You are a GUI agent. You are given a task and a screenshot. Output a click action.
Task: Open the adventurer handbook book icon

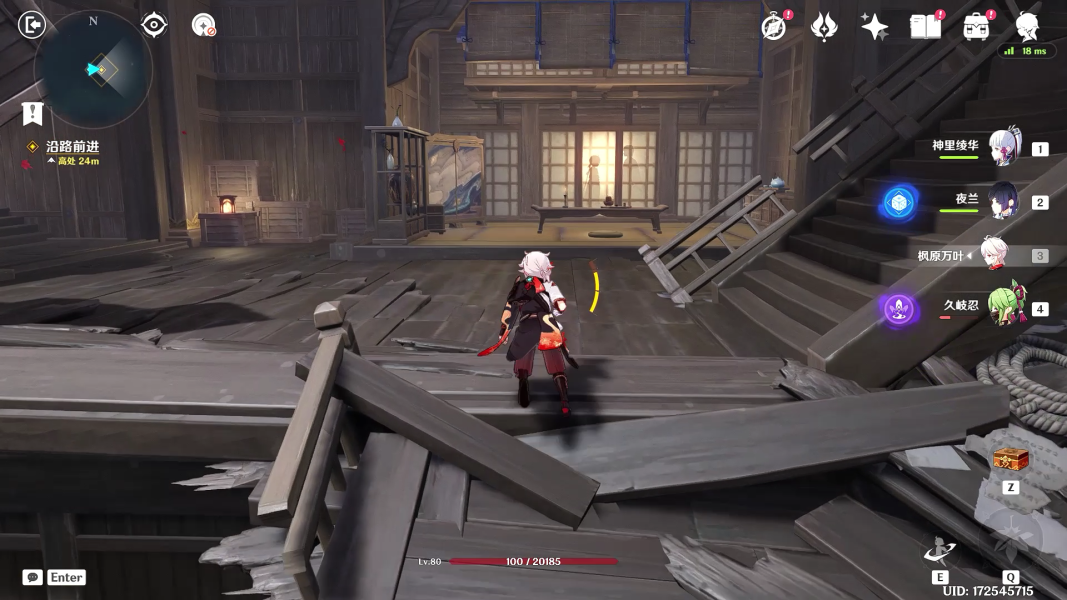(x=925, y=27)
